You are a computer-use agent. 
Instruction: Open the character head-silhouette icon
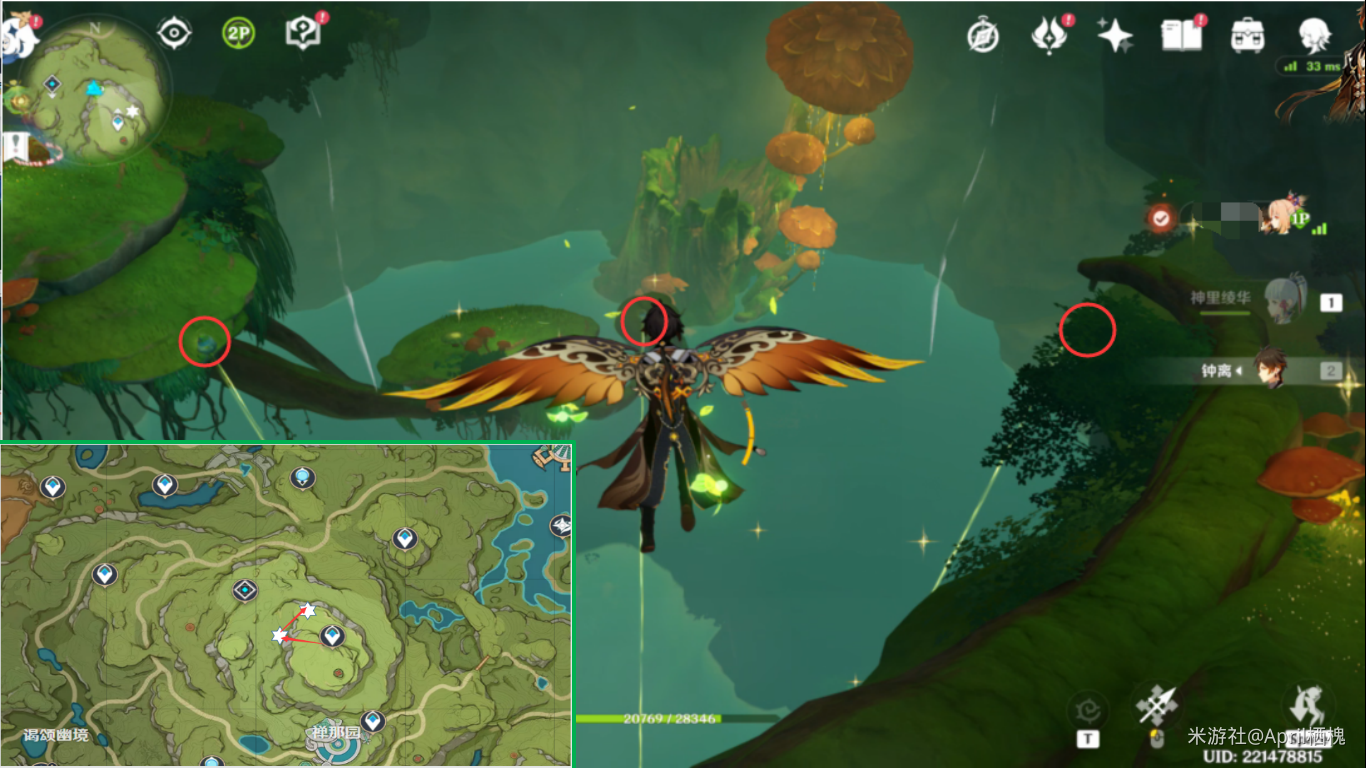1313,36
